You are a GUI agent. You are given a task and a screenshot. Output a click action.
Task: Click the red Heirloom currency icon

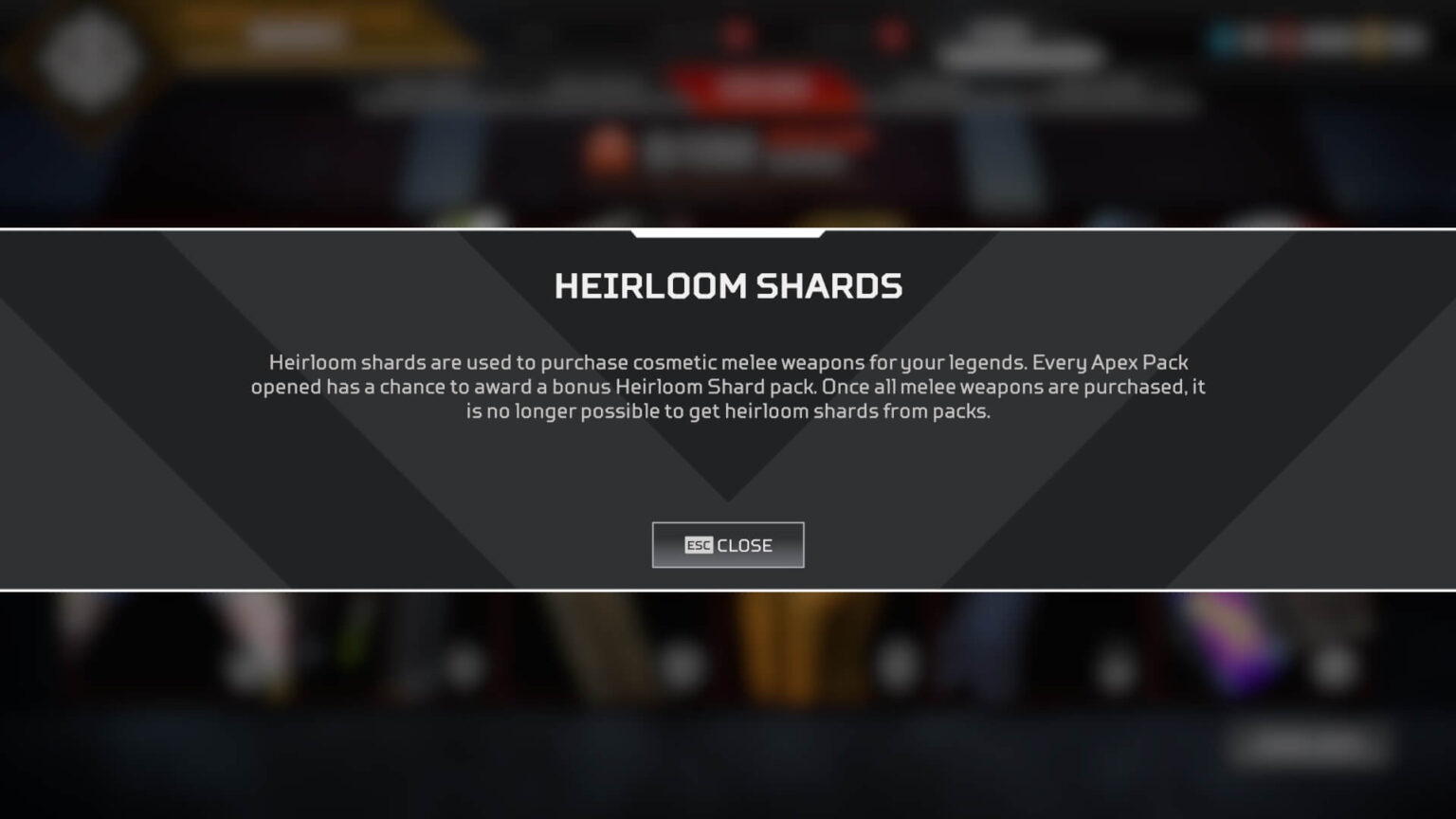1285,38
